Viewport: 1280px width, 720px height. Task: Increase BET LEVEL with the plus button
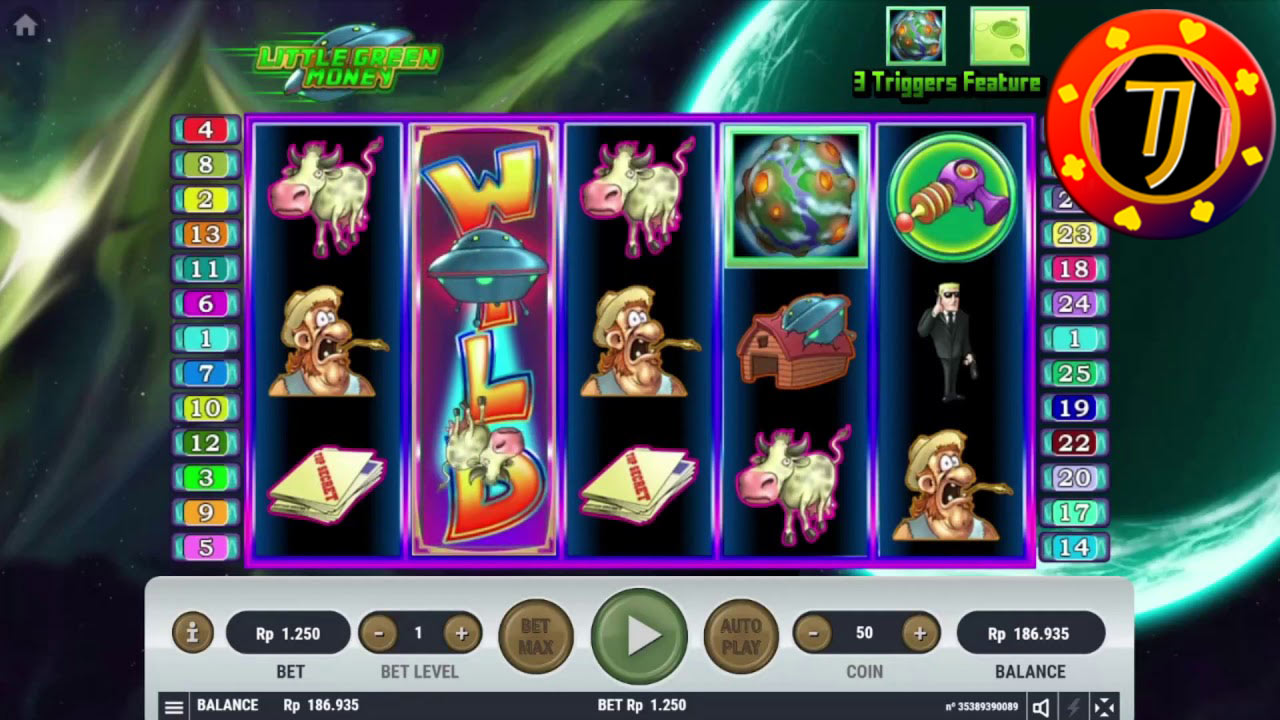coord(459,632)
